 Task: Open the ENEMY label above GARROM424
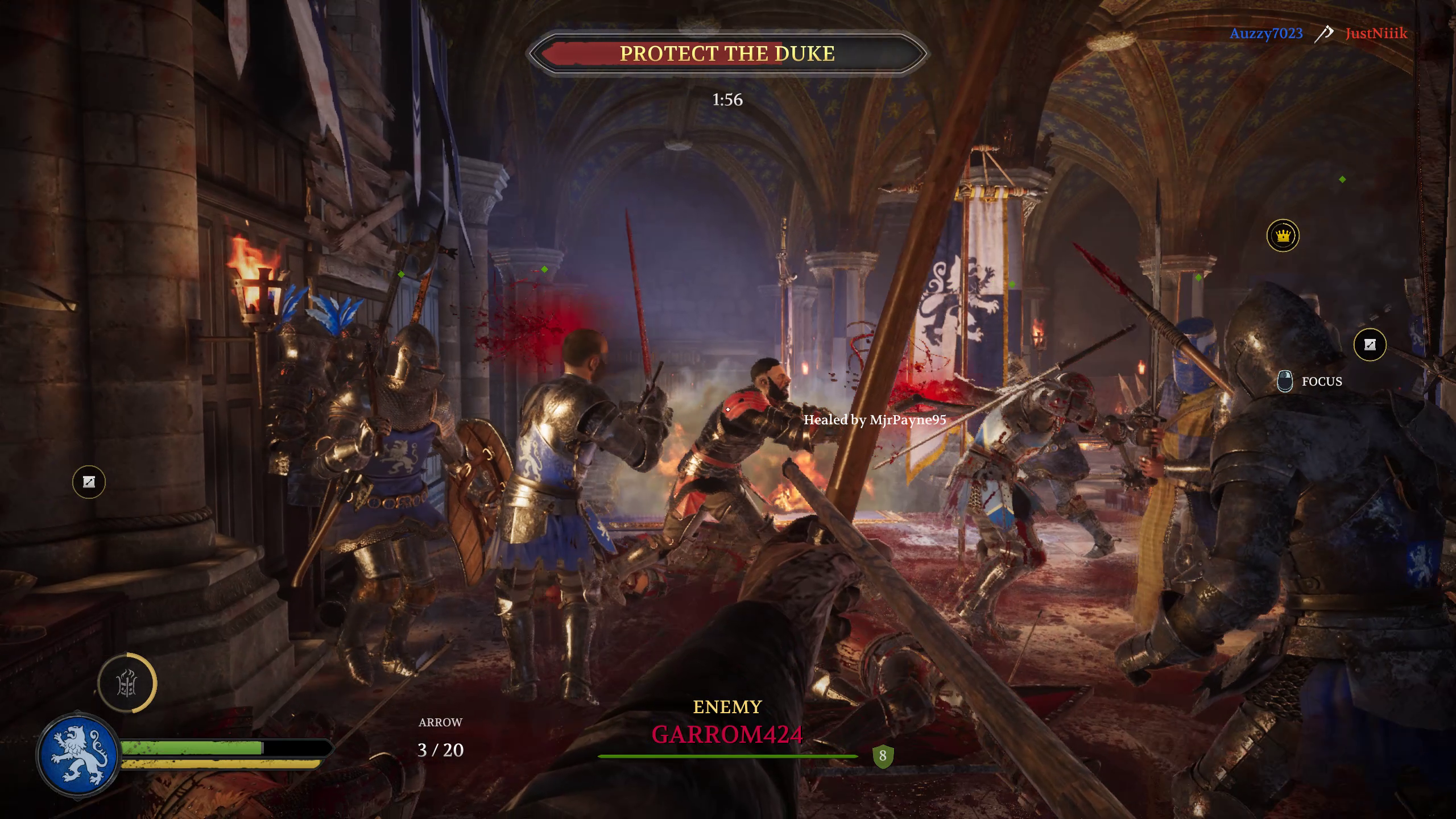coord(727,706)
